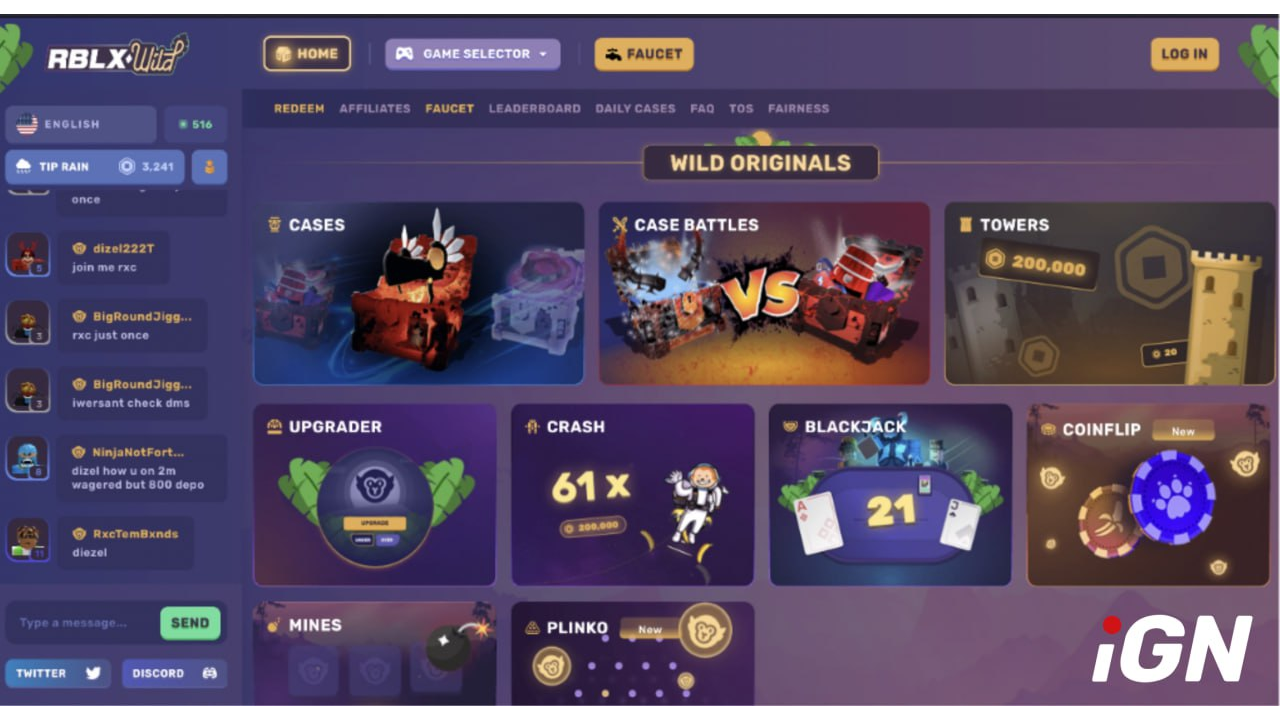Image resolution: width=1280 pixels, height=720 pixels.
Task: Open the Home page button
Action: pyautogui.click(x=307, y=54)
